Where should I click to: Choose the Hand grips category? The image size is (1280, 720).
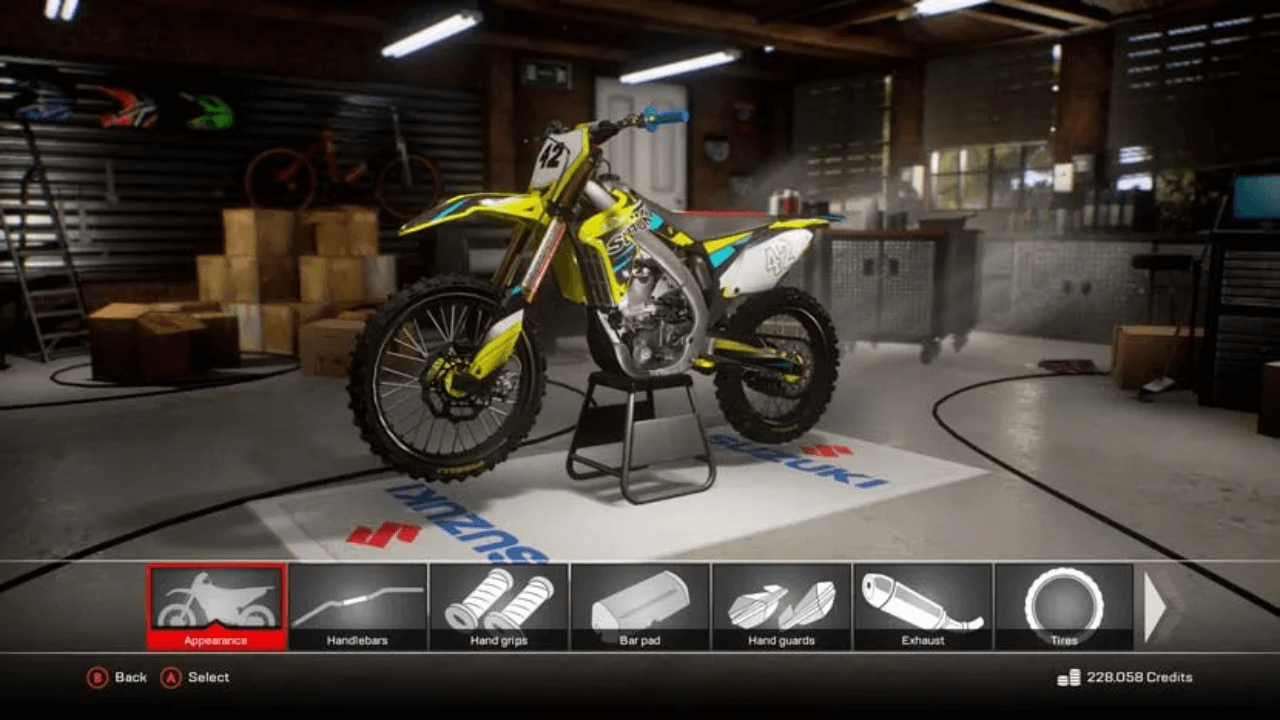click(x=499, y=606)
